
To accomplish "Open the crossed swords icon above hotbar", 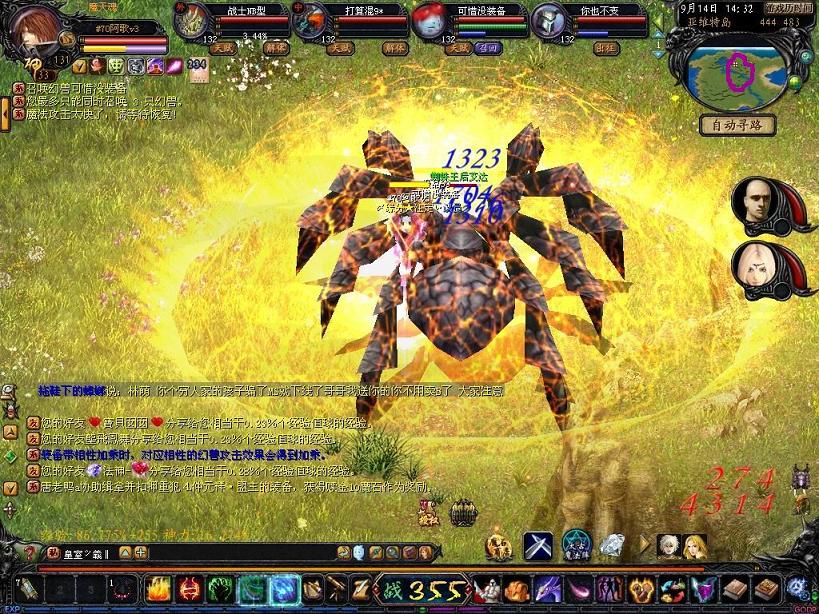I will 538,546.
